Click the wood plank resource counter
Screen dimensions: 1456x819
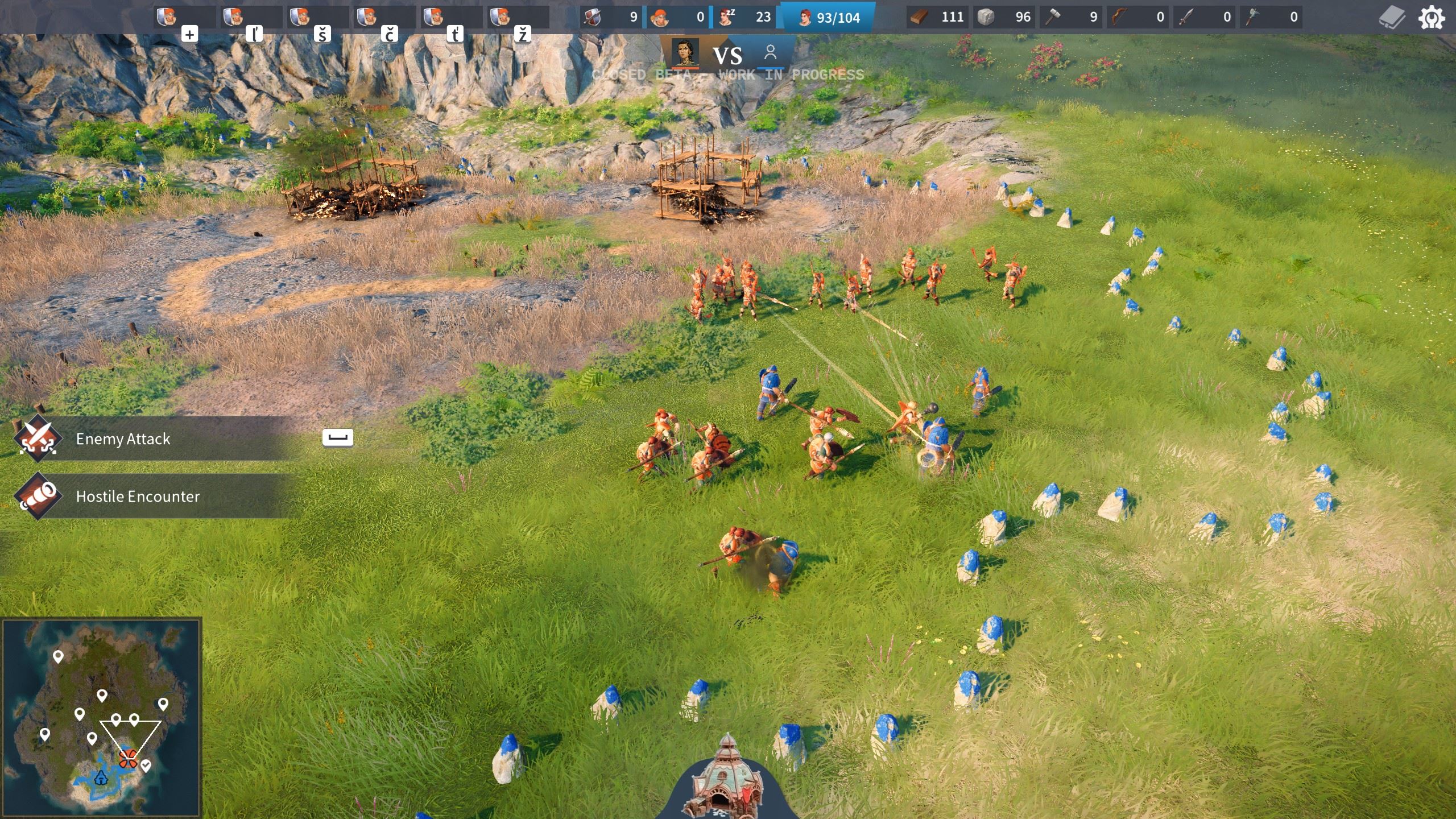(x=936, y=18)
